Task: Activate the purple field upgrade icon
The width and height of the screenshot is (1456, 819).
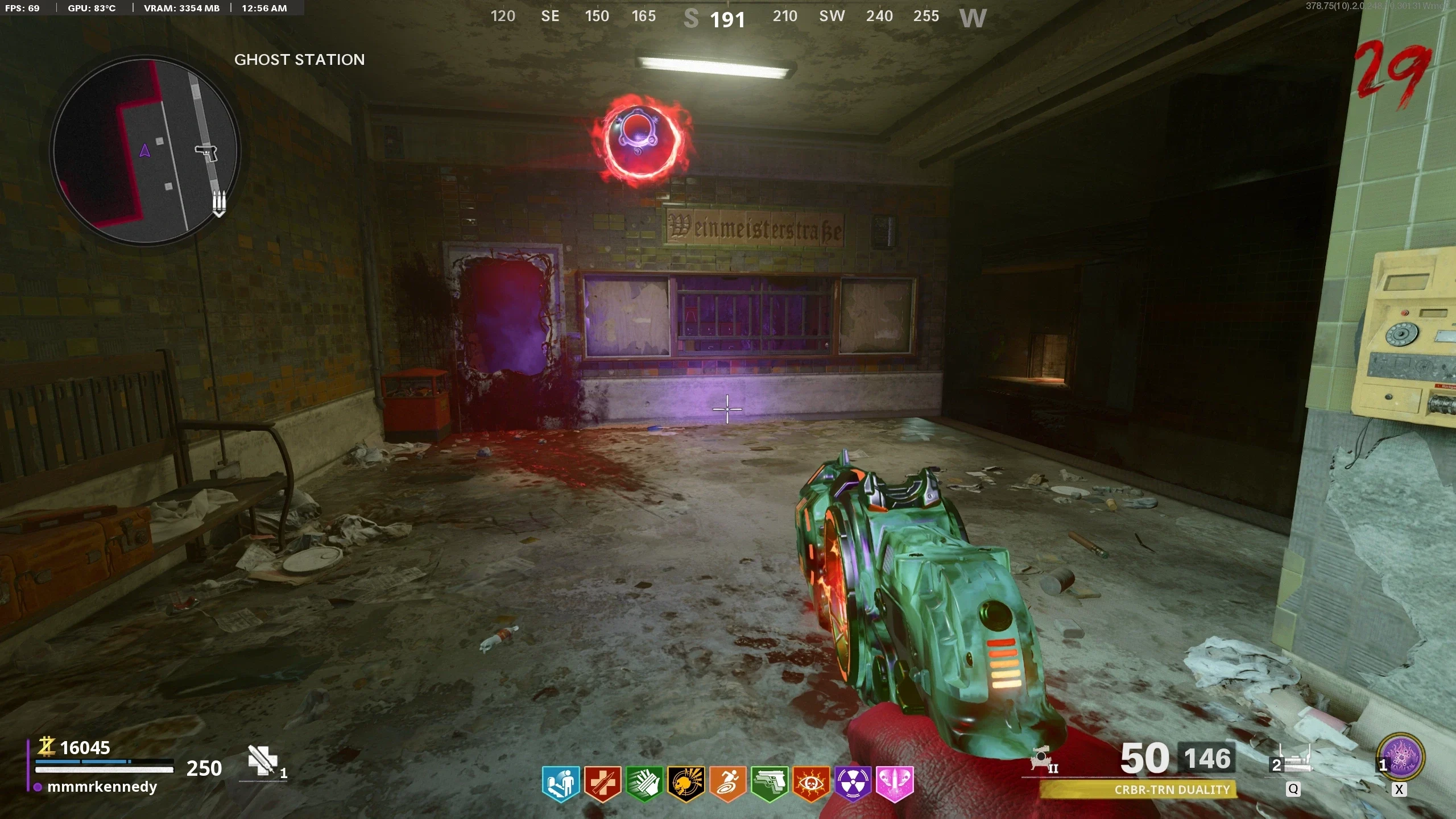Action: pyautogui.click(x=1403, y=758)
